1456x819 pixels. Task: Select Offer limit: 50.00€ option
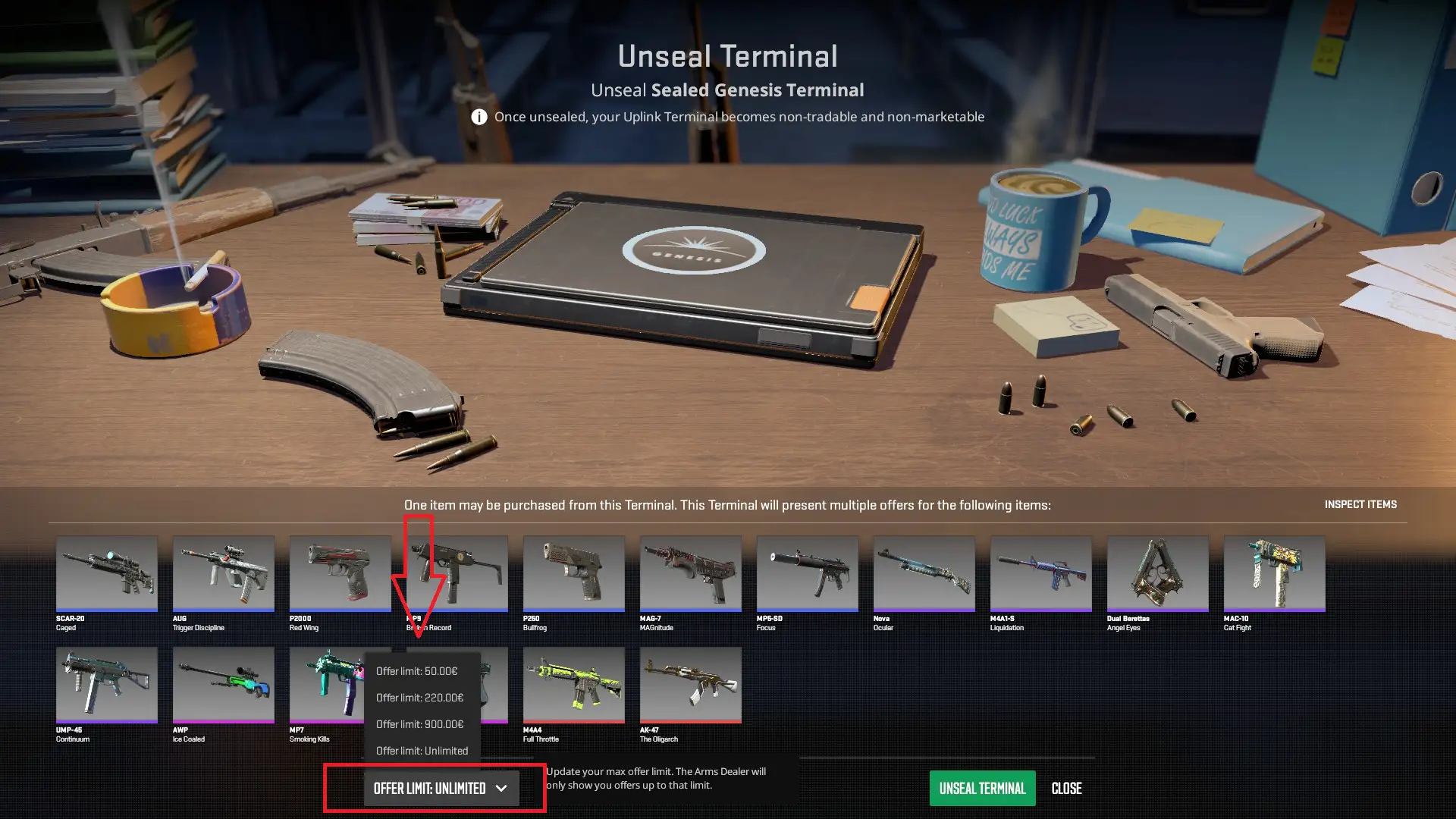tap(417, 670)
